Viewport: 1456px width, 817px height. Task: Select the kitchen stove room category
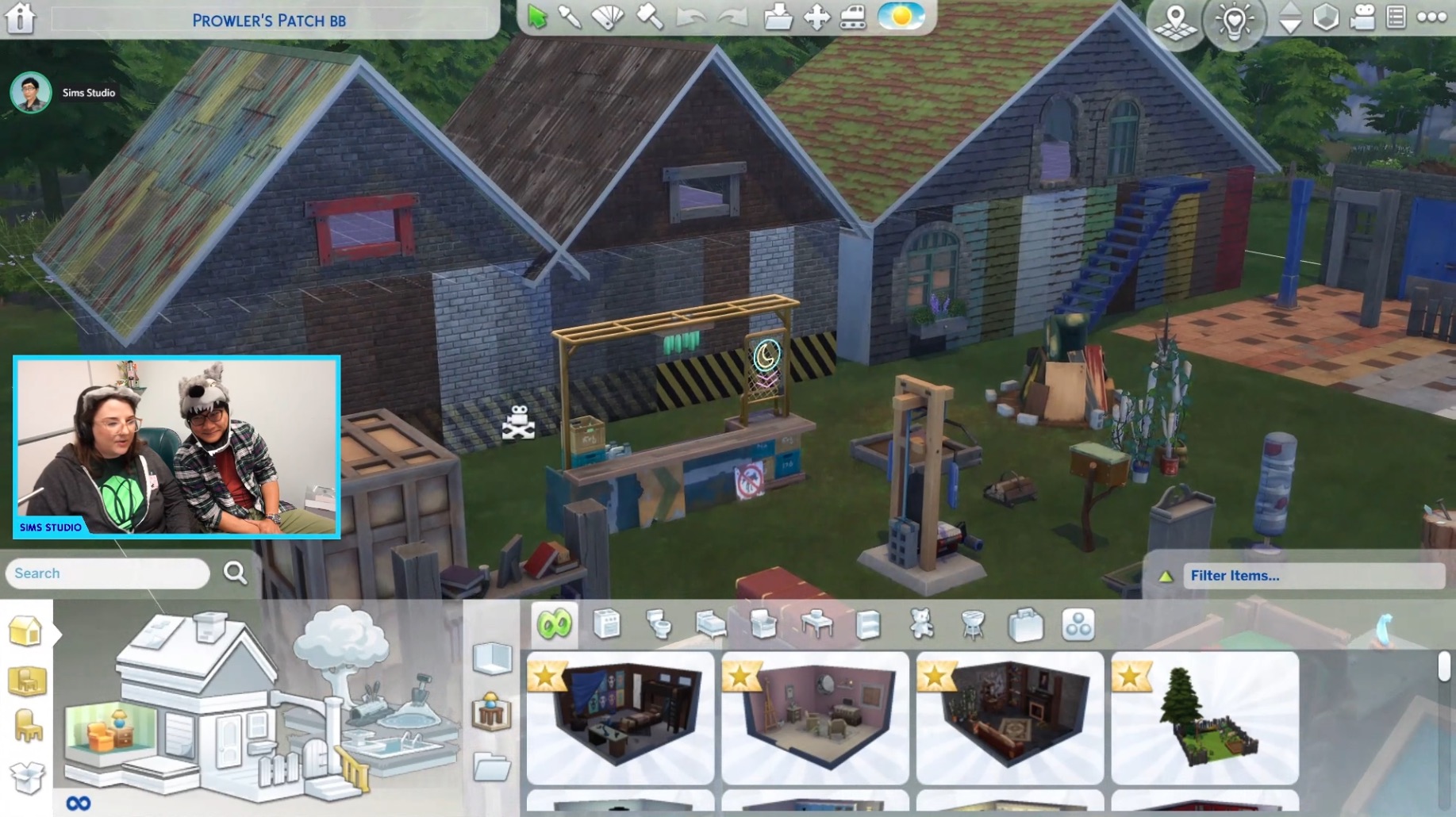607,625
